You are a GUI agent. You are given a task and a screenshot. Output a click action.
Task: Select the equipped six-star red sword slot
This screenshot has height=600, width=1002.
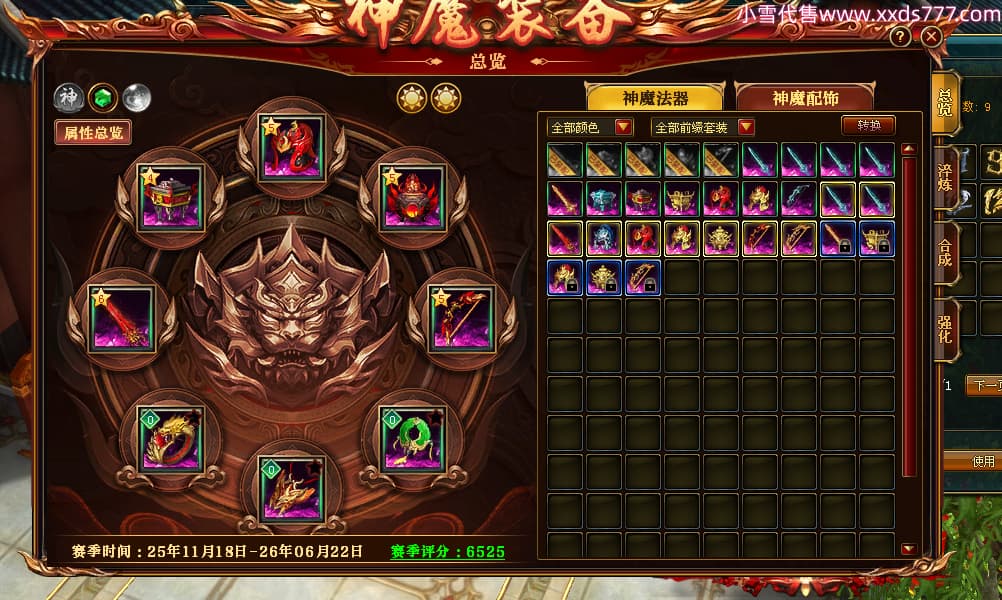coord(121,318)
